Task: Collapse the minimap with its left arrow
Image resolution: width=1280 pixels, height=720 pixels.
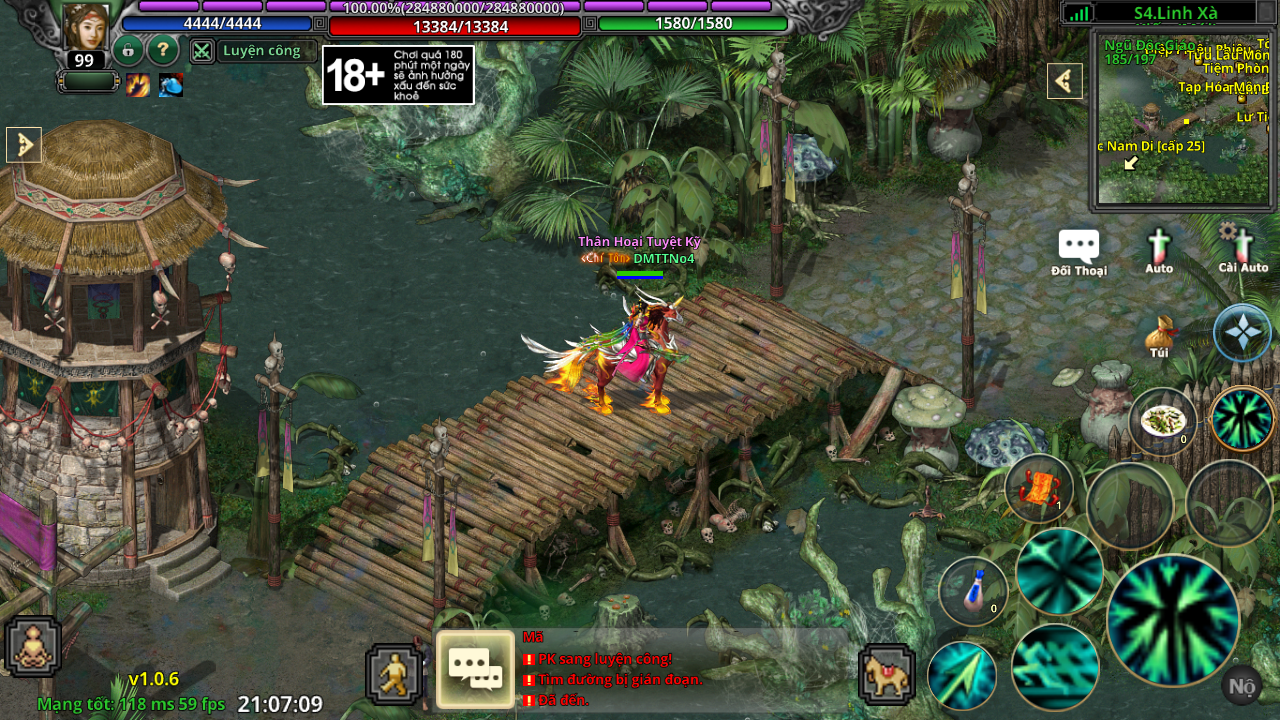Action: tap(1064, 81)
